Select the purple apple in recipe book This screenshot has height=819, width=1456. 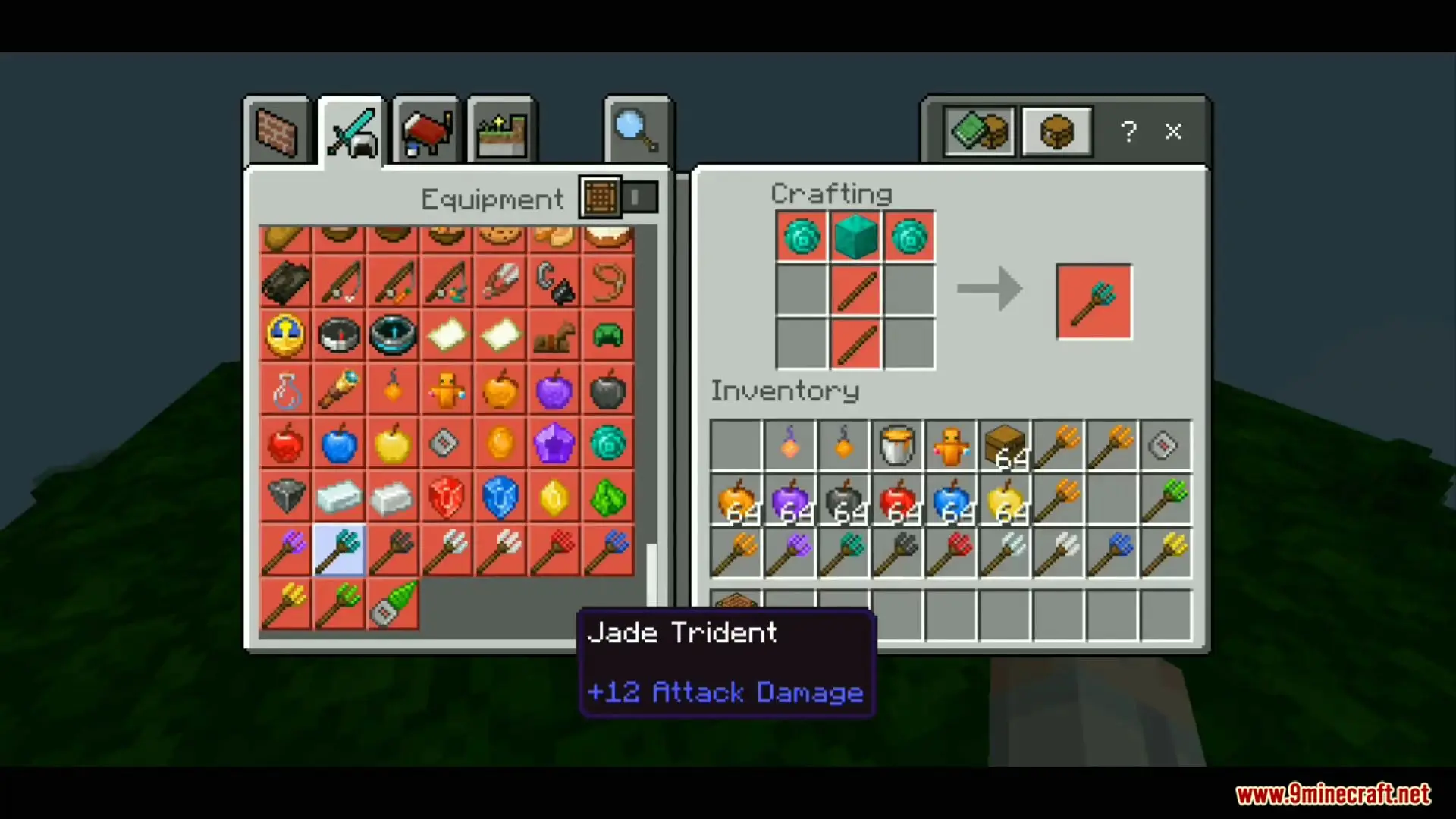click(x=554, y=390)
